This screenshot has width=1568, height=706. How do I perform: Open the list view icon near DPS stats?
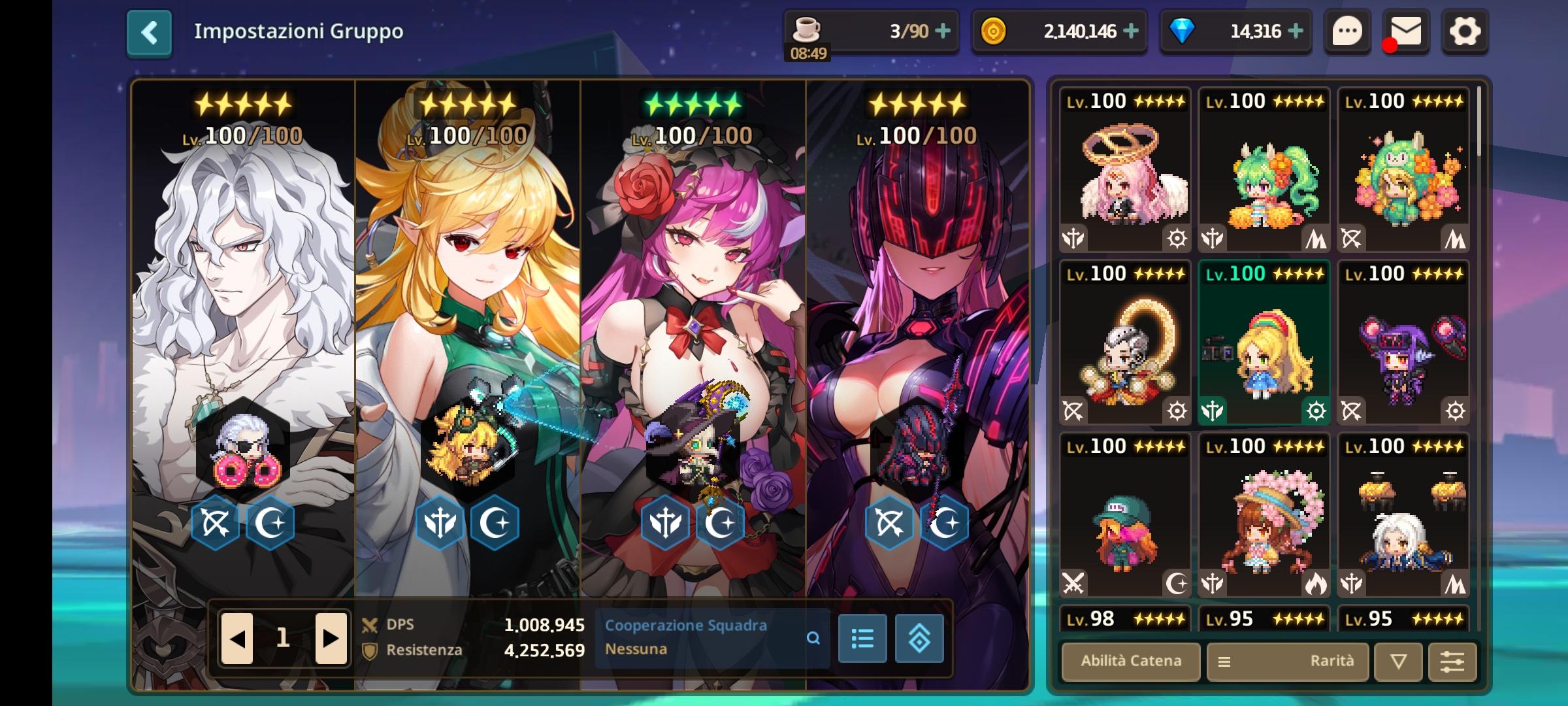[x=862, y=638]
